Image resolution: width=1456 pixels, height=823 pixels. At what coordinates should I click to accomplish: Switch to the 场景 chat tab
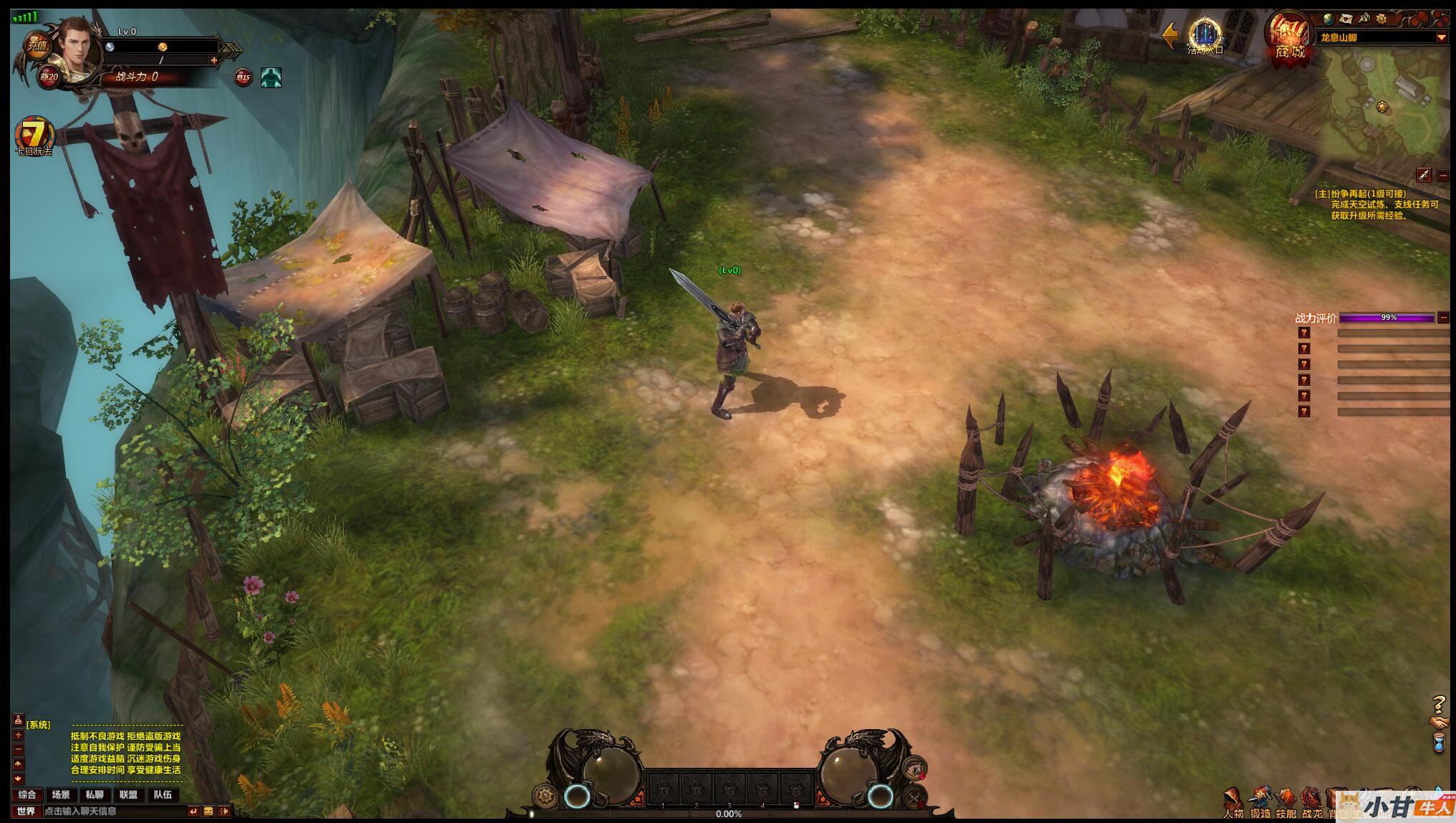click(x=61, y=794)
